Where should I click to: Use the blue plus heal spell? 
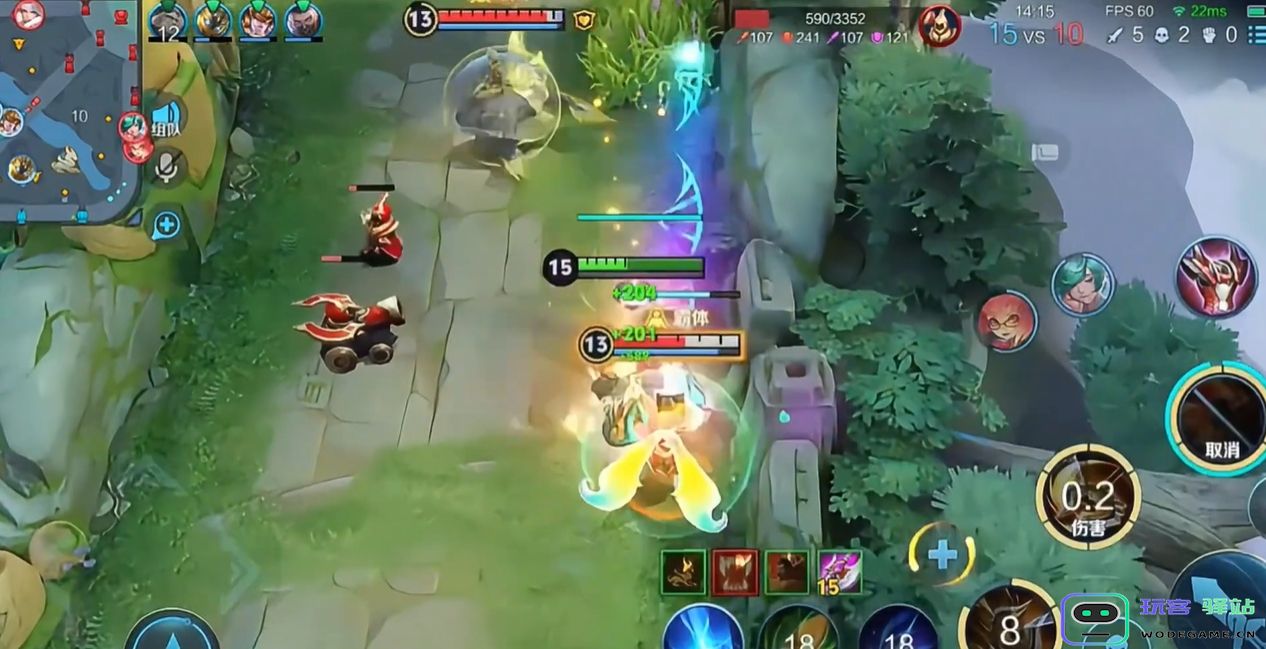941,554
